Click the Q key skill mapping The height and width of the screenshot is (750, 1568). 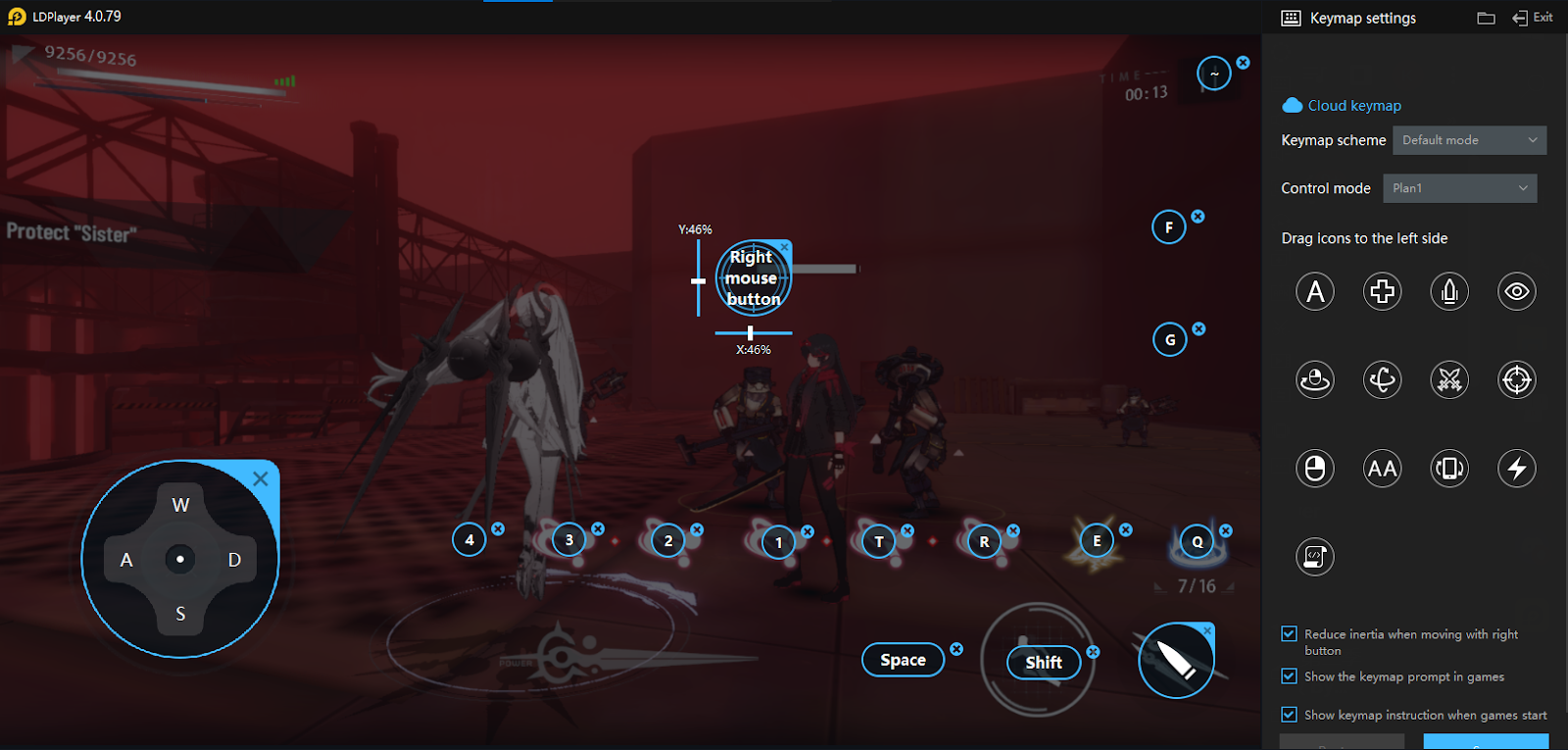(x=1197, y=541)
